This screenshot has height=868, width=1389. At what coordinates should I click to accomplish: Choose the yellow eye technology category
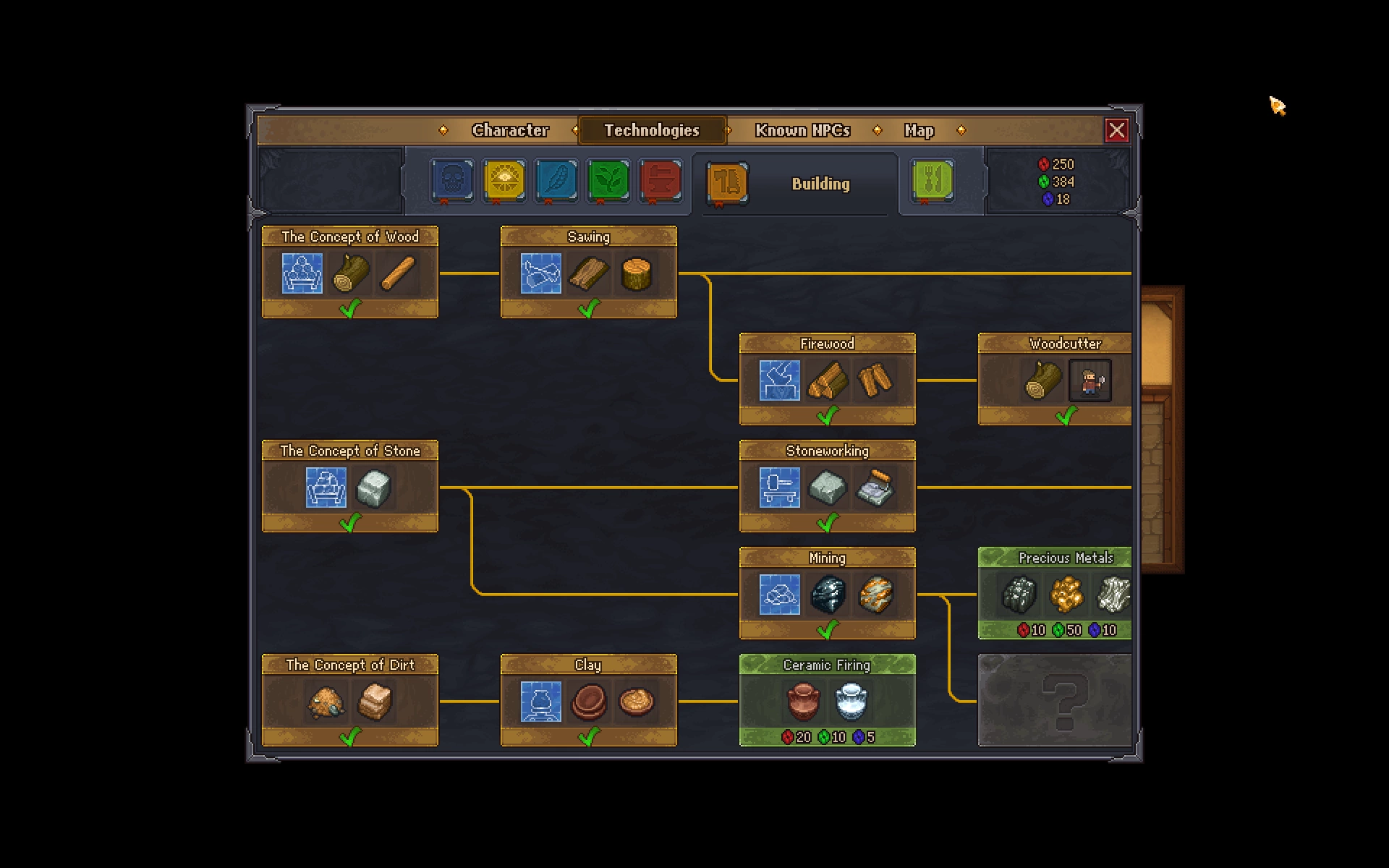tap(504, 180)
